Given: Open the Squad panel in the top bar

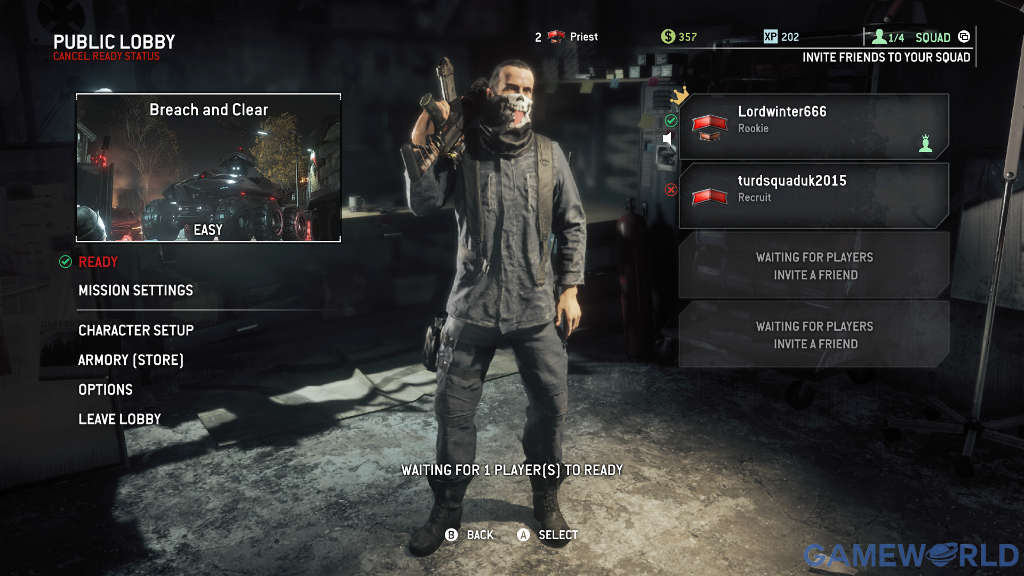Looking at the screenshot, I should [932, 37].
